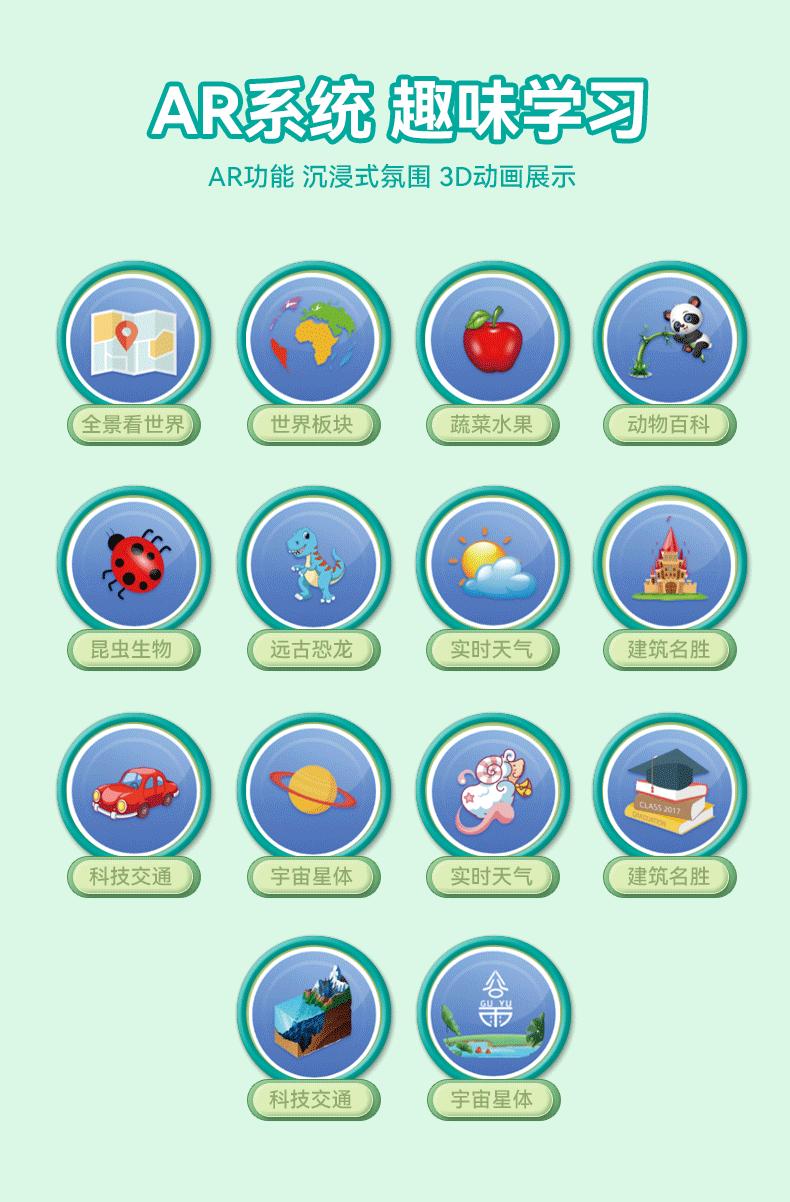The width and height of the screenshot is (790, 1202).
Task: Choose the mountain terrain block icon
Action: click(x=312, y=1013)
